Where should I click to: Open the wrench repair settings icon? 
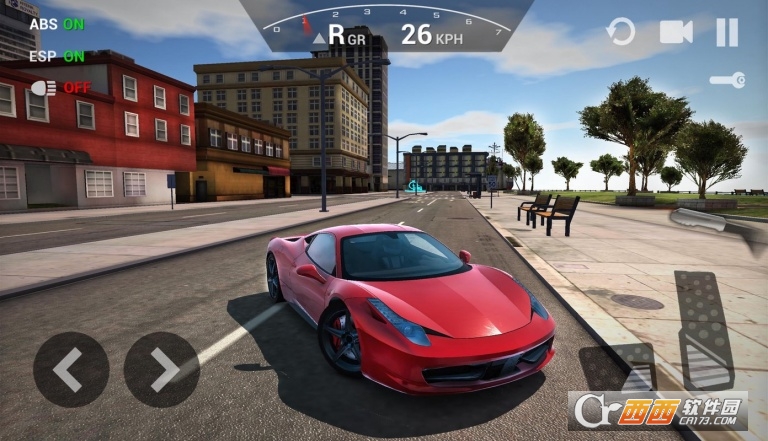[x=727, y=80]
